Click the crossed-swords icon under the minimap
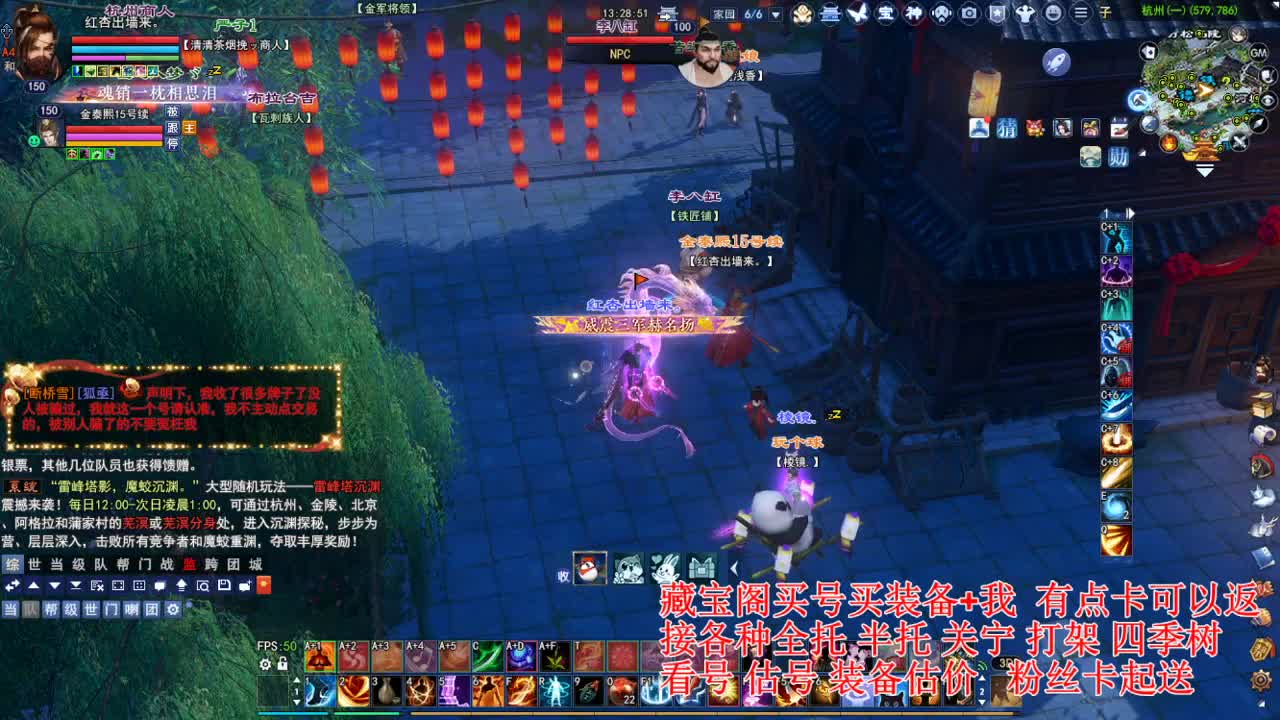 click(x=1239, y=141)
